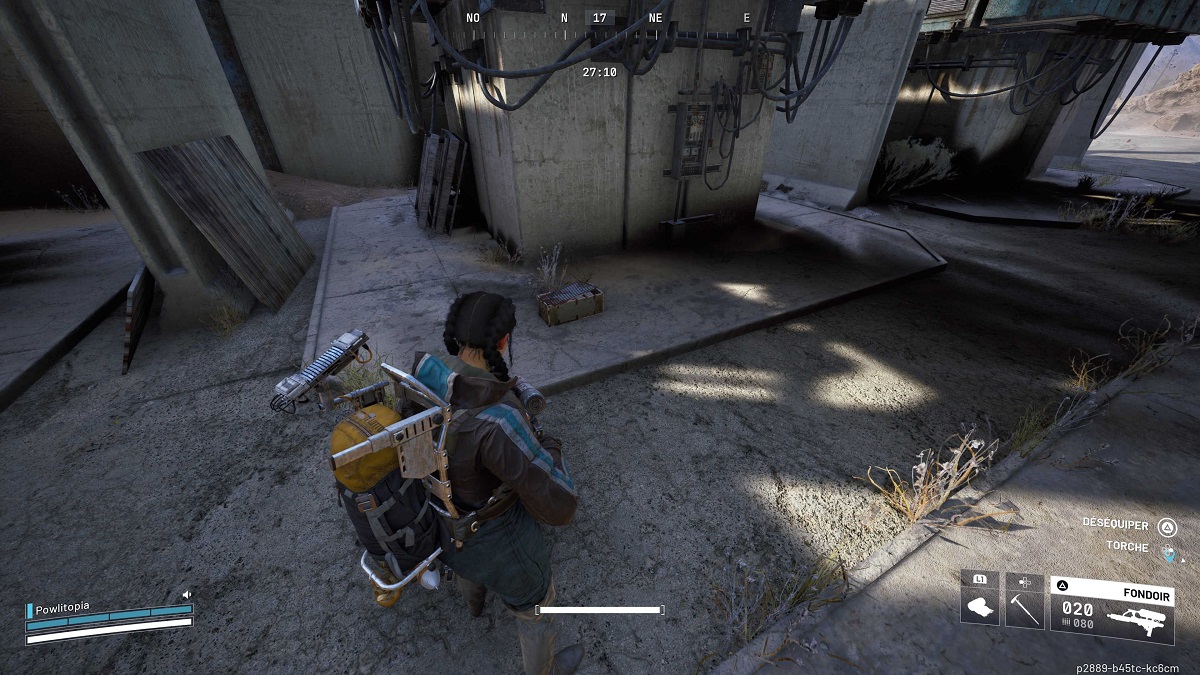
Task: Click the compass heading strip
Action: [x=608, y=18]
